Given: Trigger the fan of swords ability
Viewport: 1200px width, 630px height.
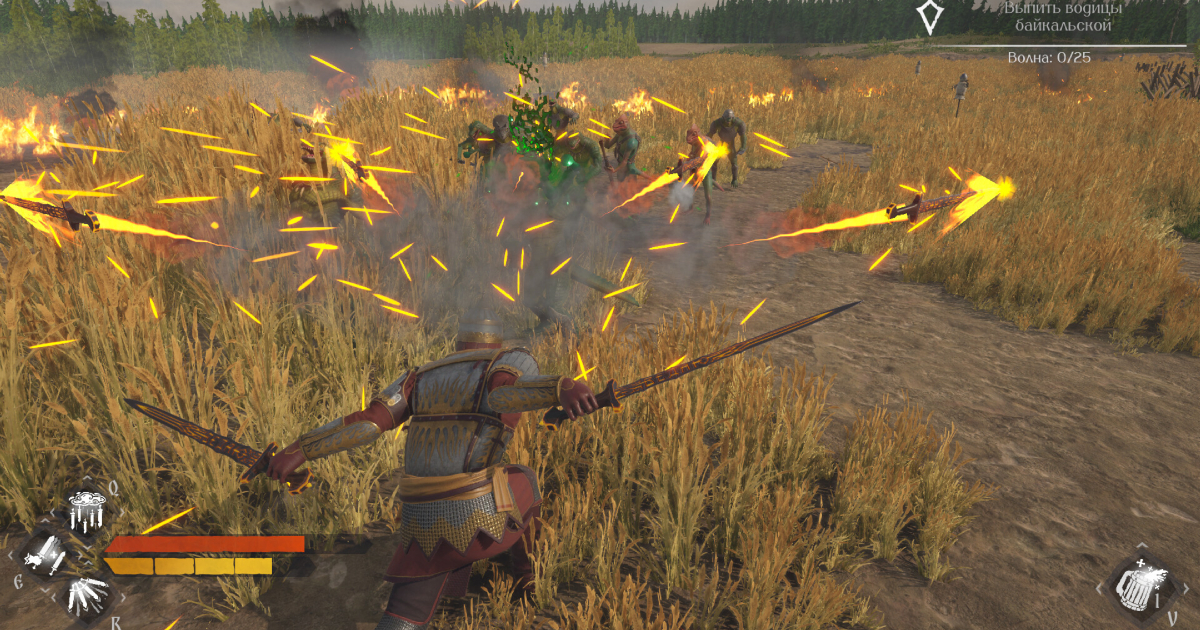Looking at the screenshot, I should coord(87,596).
